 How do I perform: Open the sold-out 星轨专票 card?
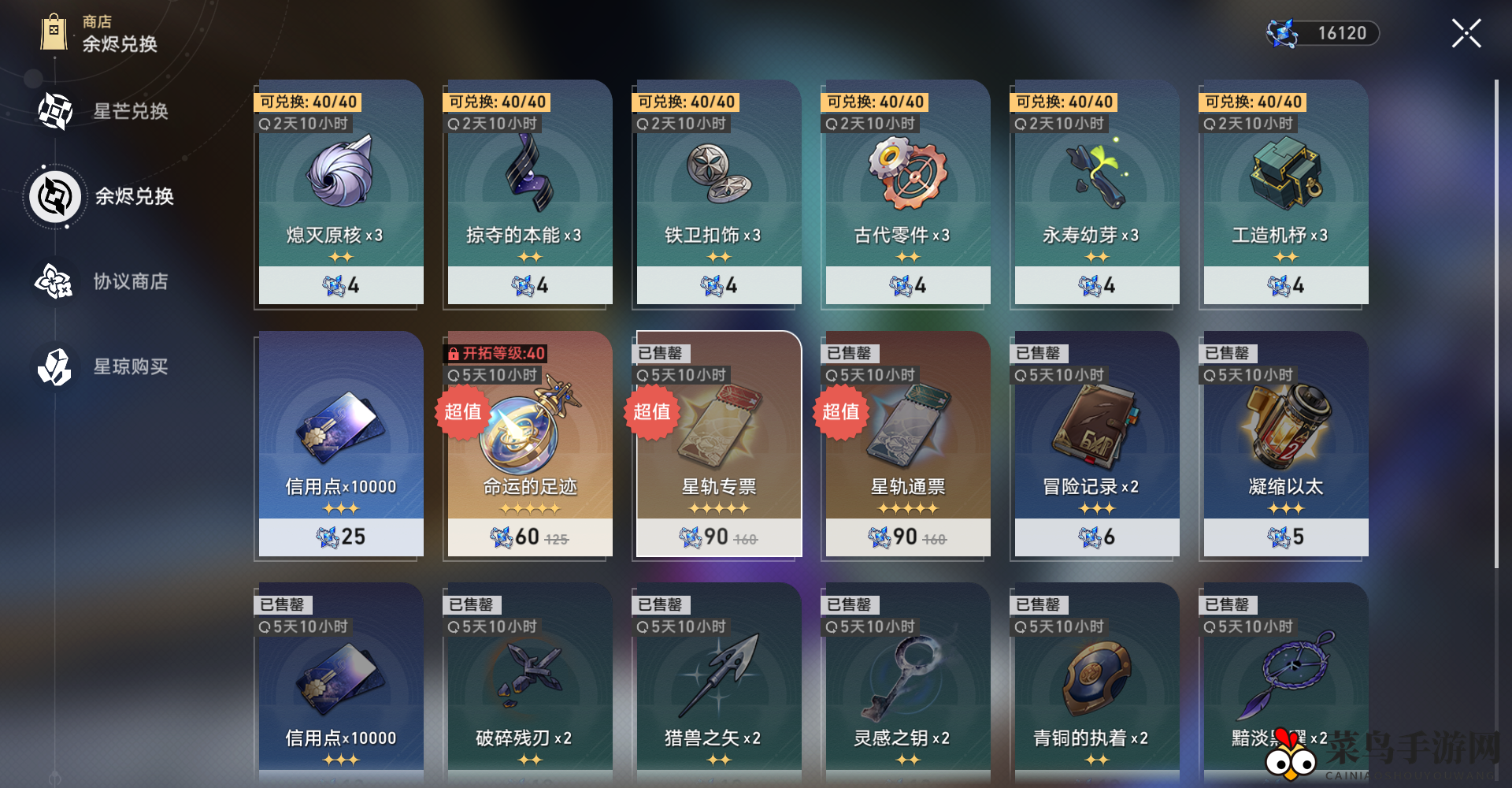coord(718,444)
